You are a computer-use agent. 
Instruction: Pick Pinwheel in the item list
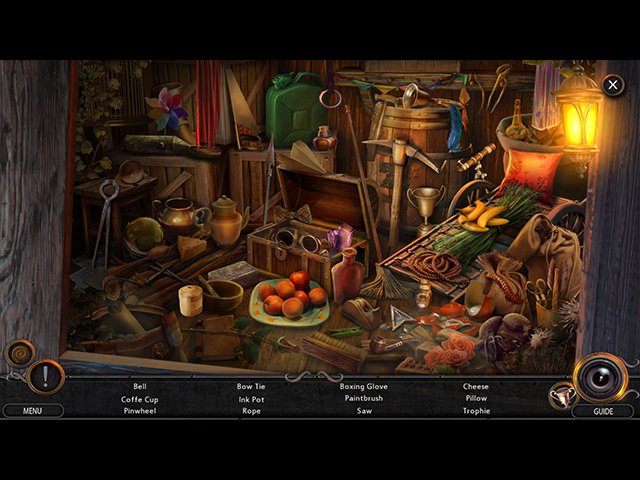point(139,411)
